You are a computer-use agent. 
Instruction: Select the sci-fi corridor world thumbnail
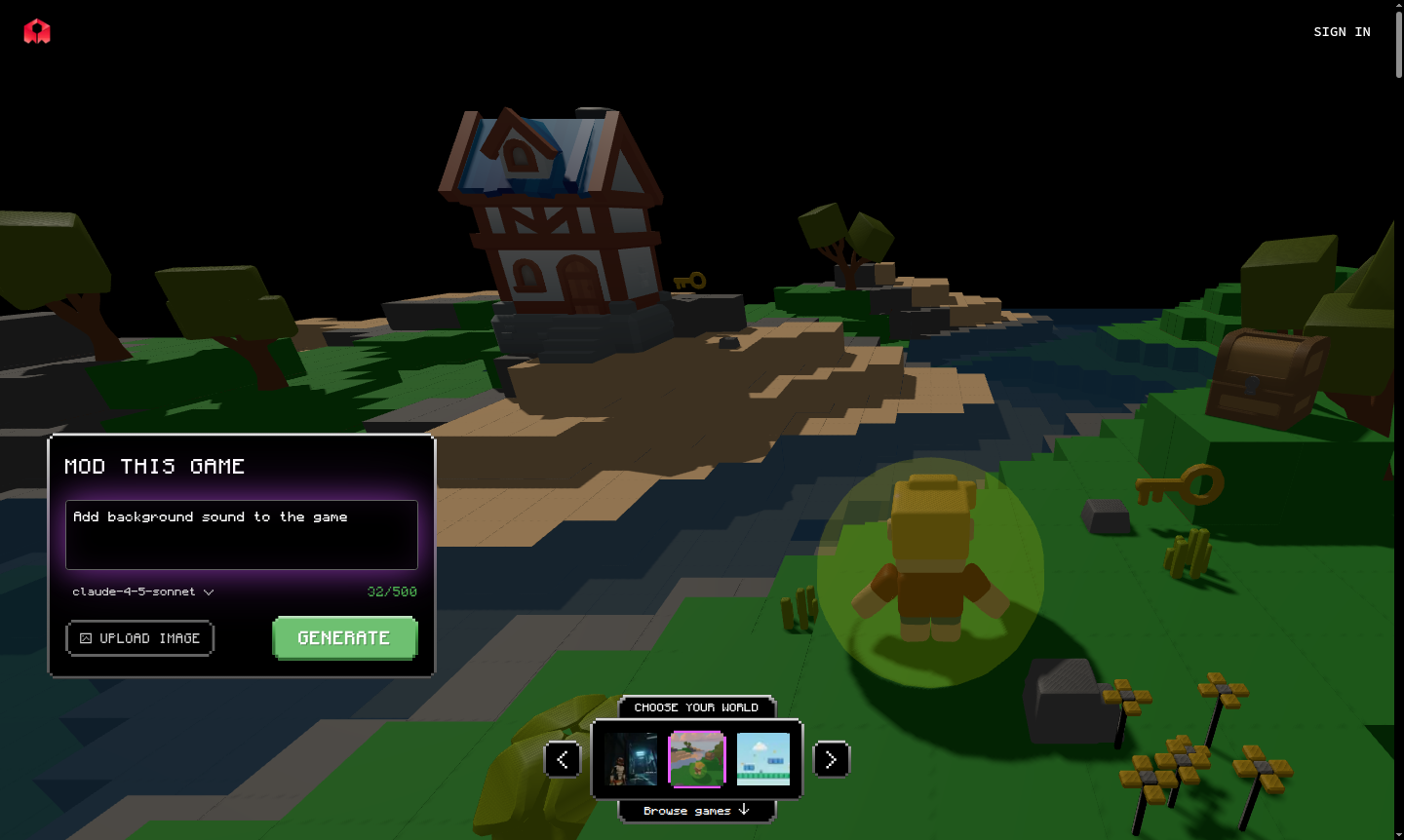coord(631,759)
